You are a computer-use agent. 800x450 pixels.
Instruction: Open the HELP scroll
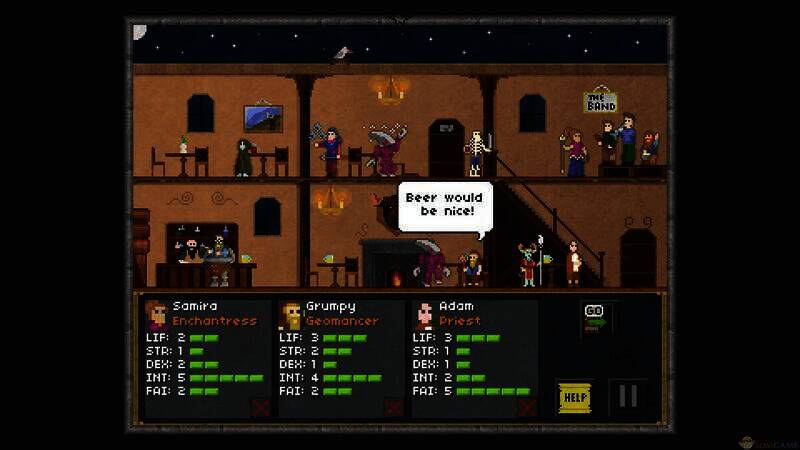pos(574,397)
